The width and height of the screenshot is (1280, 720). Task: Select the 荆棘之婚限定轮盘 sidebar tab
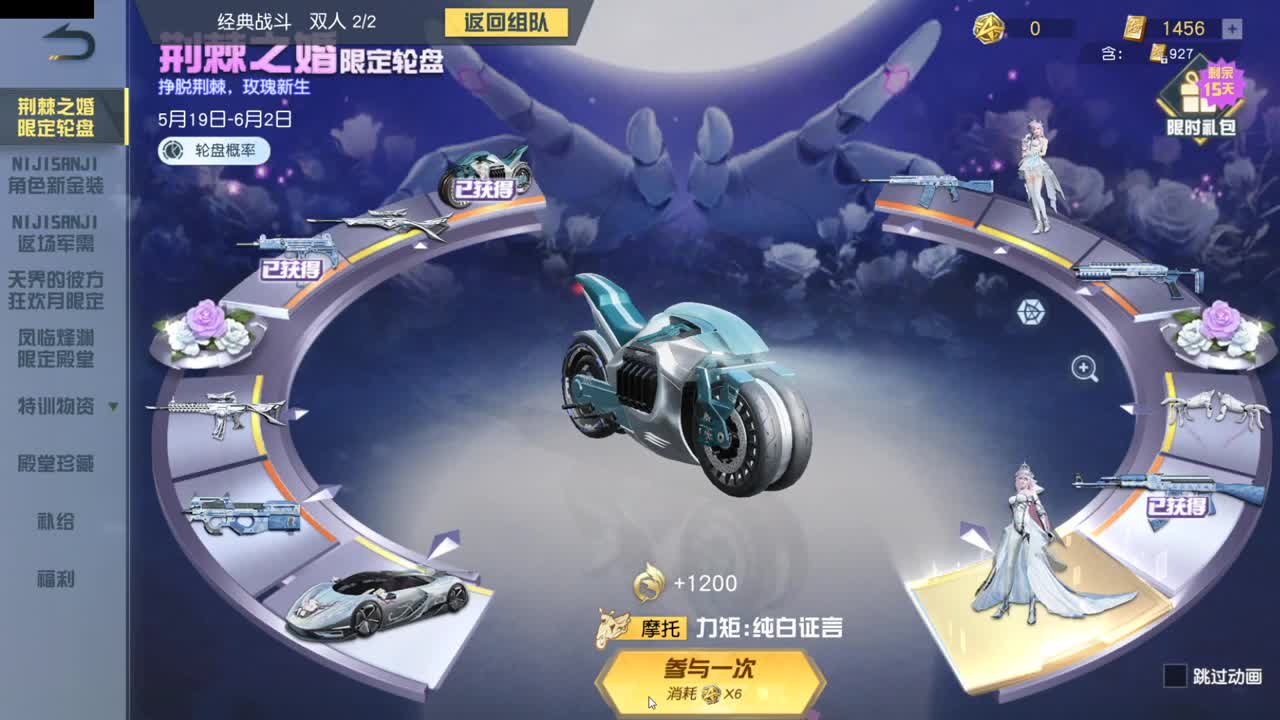pyautogui.click(x=55, y=115)
